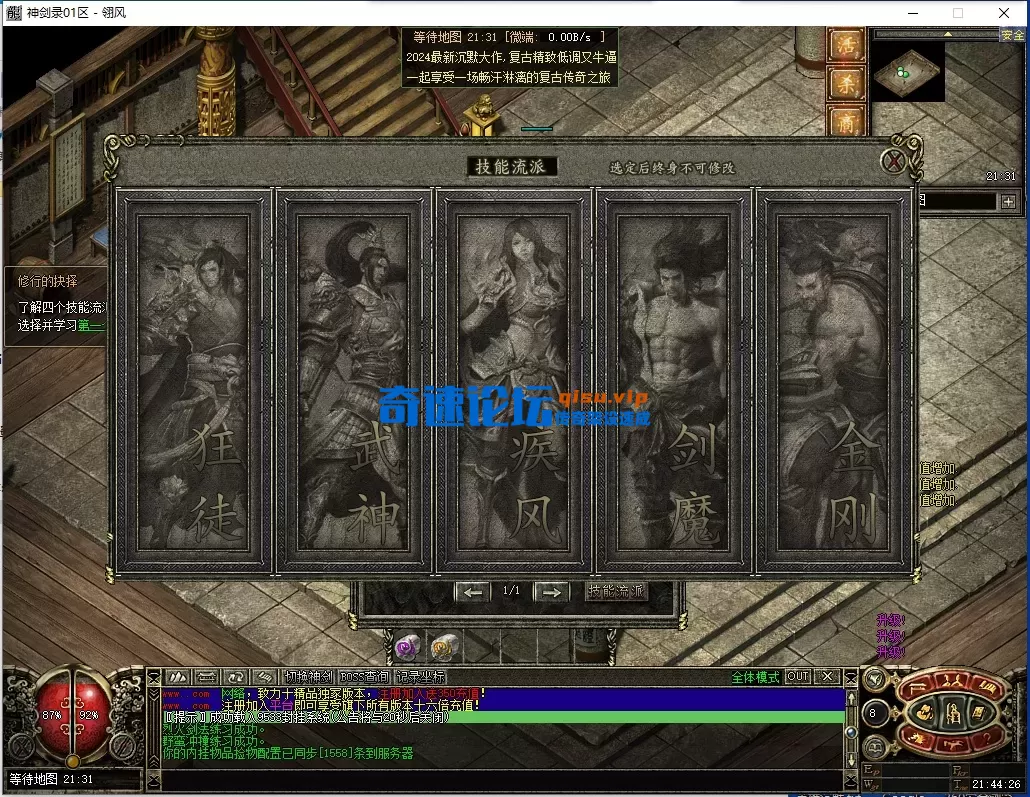Viewport: 1030px width, 797px height.
Task: Click the 记录坐标 button
Action: coord(420,677)
